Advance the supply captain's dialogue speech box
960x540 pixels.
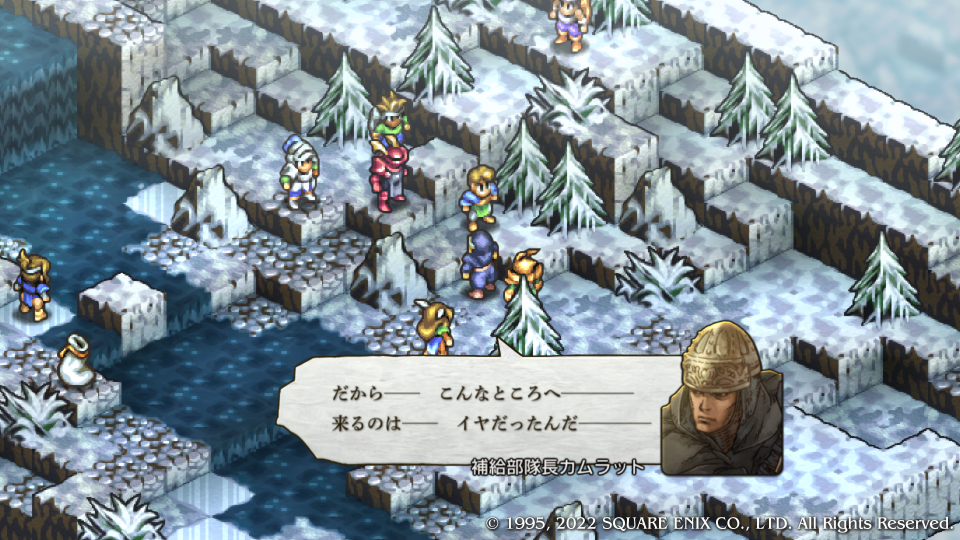[480, 408]
